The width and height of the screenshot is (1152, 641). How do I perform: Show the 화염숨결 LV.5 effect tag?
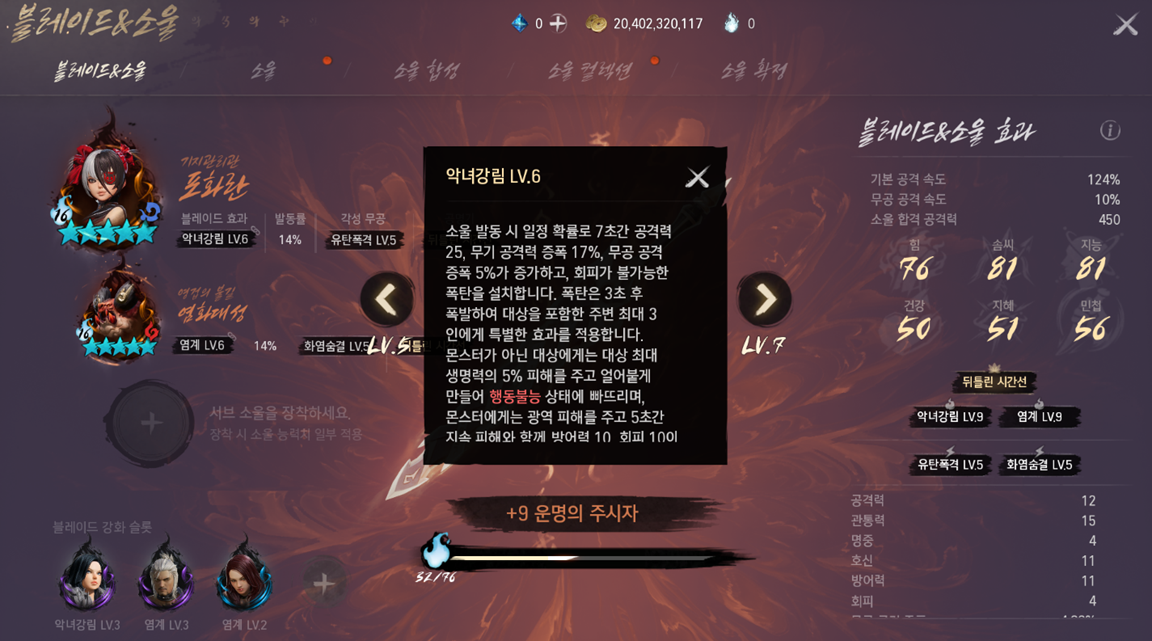click(x=1039, y=465)
